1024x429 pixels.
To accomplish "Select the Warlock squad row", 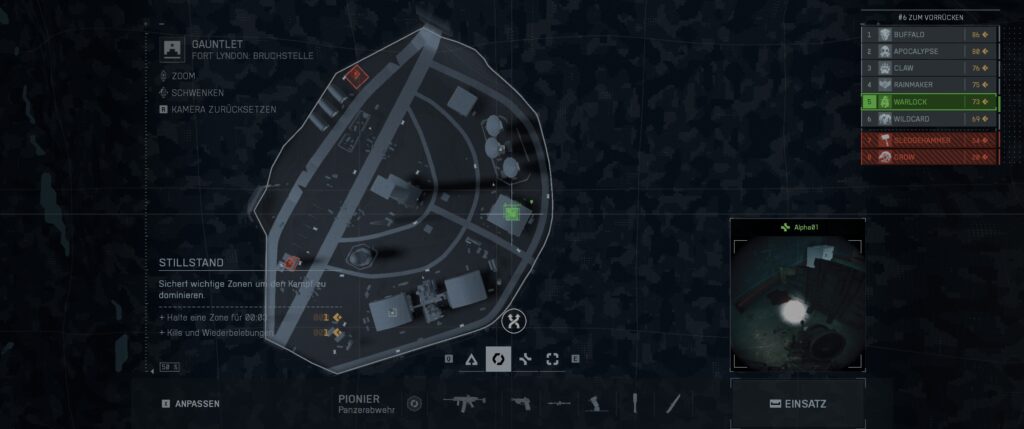I will [929, 102].
